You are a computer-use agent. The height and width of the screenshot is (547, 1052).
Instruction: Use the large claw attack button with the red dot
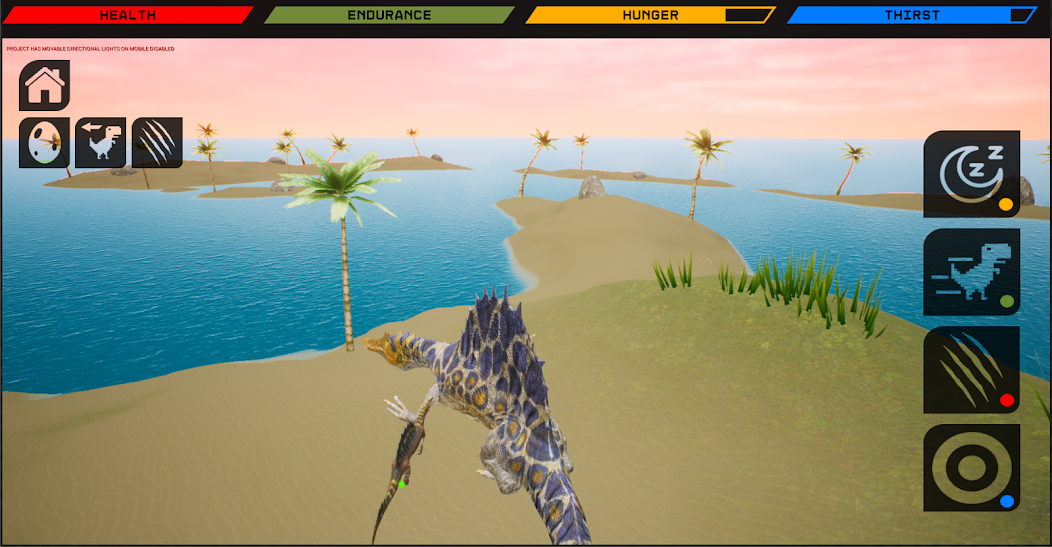point(971,370)
